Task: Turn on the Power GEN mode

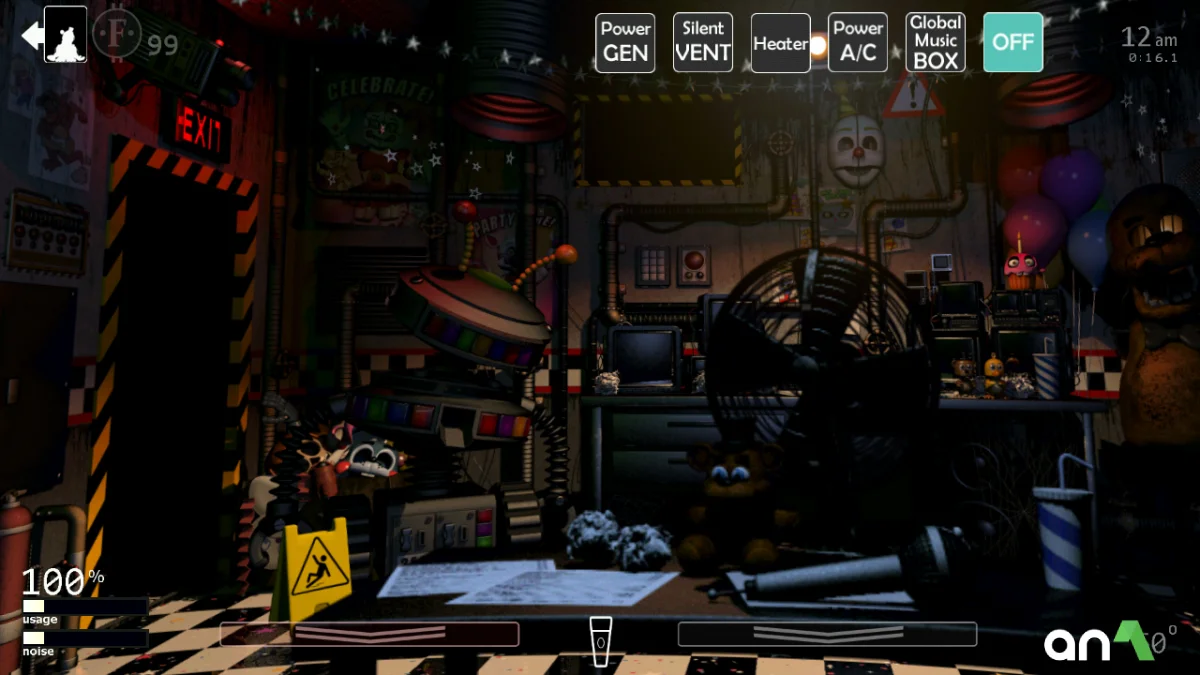Action: pyautogui.click(x=625, y=43)
